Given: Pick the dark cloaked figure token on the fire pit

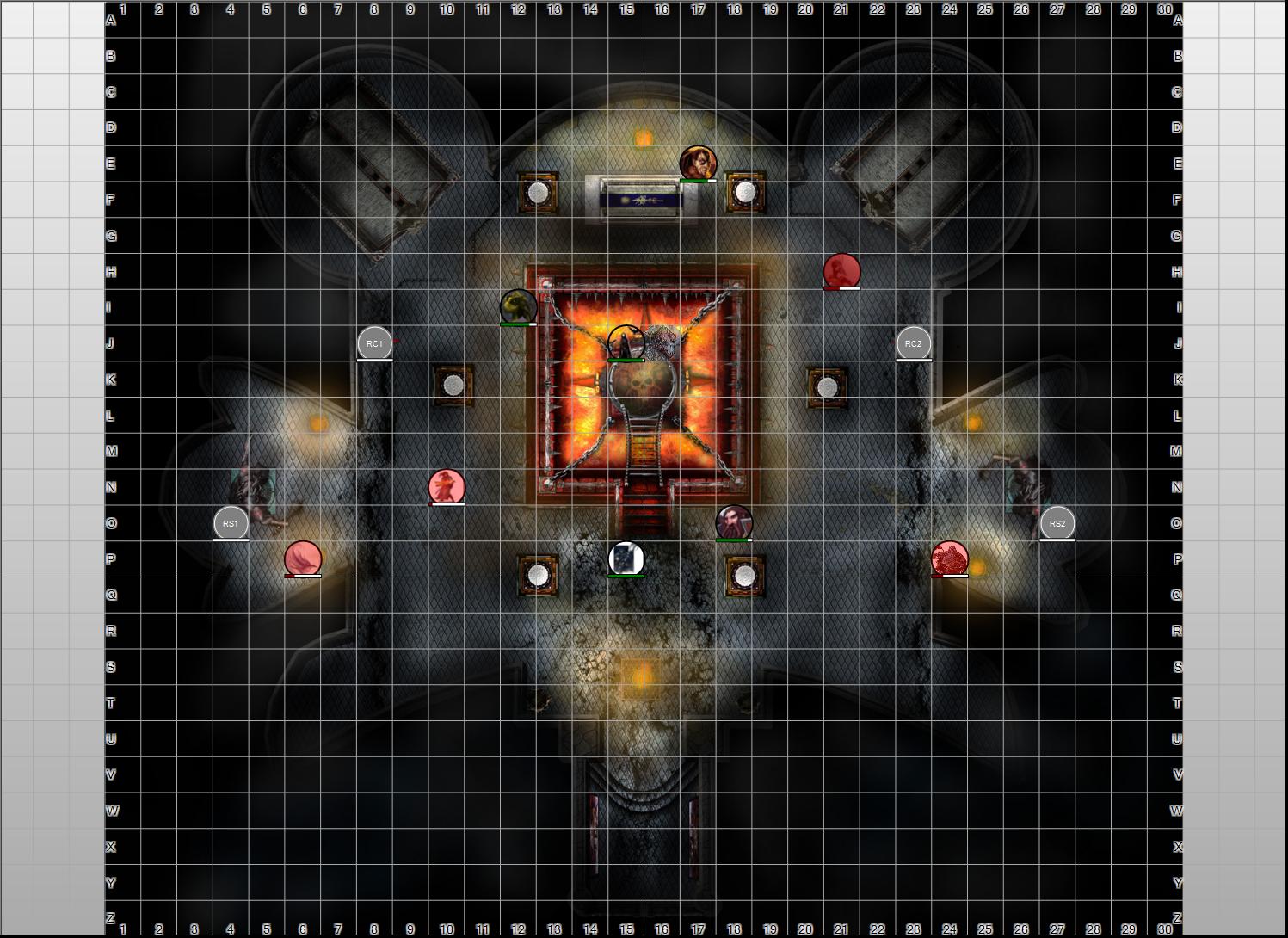Looking at the screenshot, I should pyautogui.click(x=626, y=342).
